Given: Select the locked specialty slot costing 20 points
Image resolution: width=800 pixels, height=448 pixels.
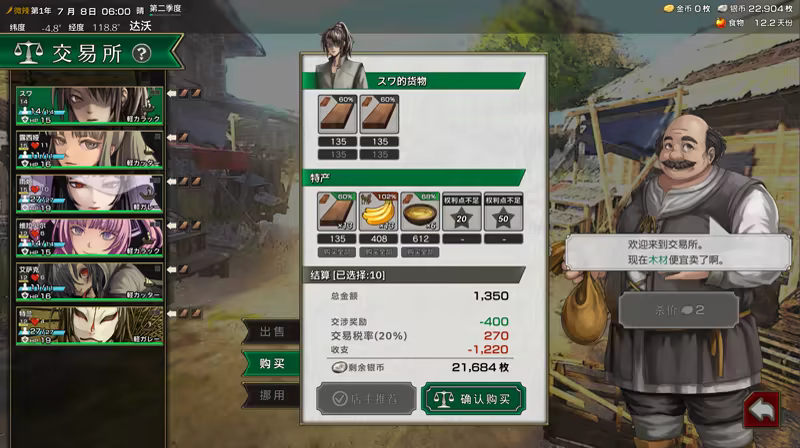Looking at the screenshot, I should (x=460, y=211).
